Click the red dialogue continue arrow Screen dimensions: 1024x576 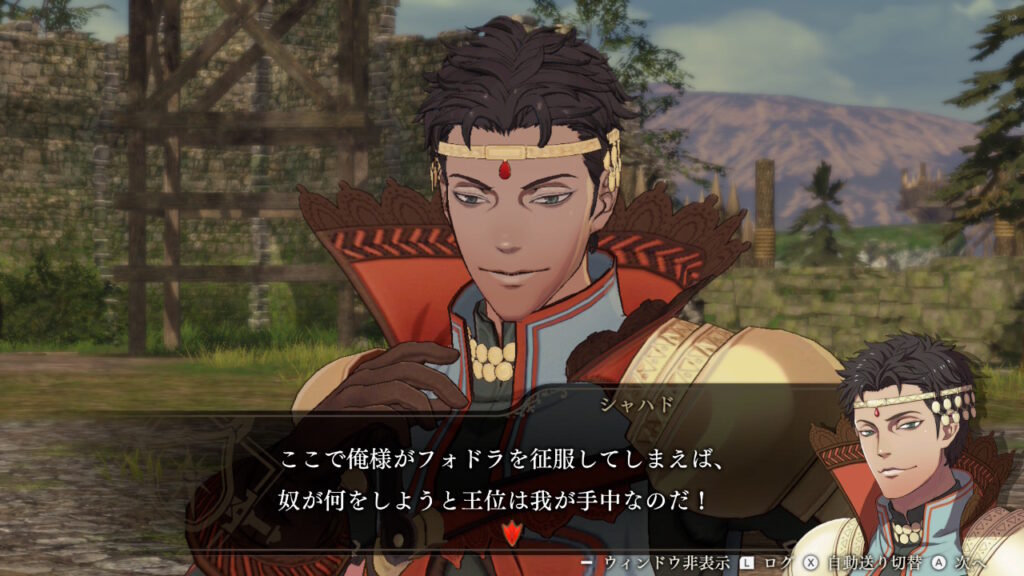tap(512, 532)
